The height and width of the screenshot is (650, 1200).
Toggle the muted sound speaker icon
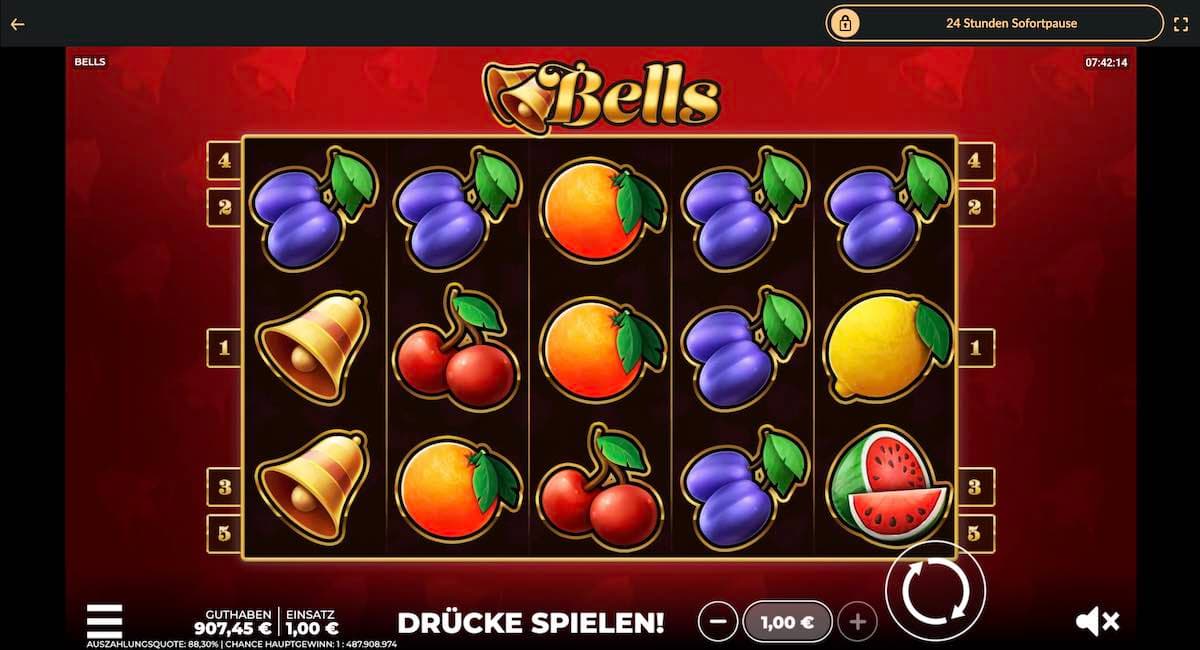click(x=1097, y=621)
